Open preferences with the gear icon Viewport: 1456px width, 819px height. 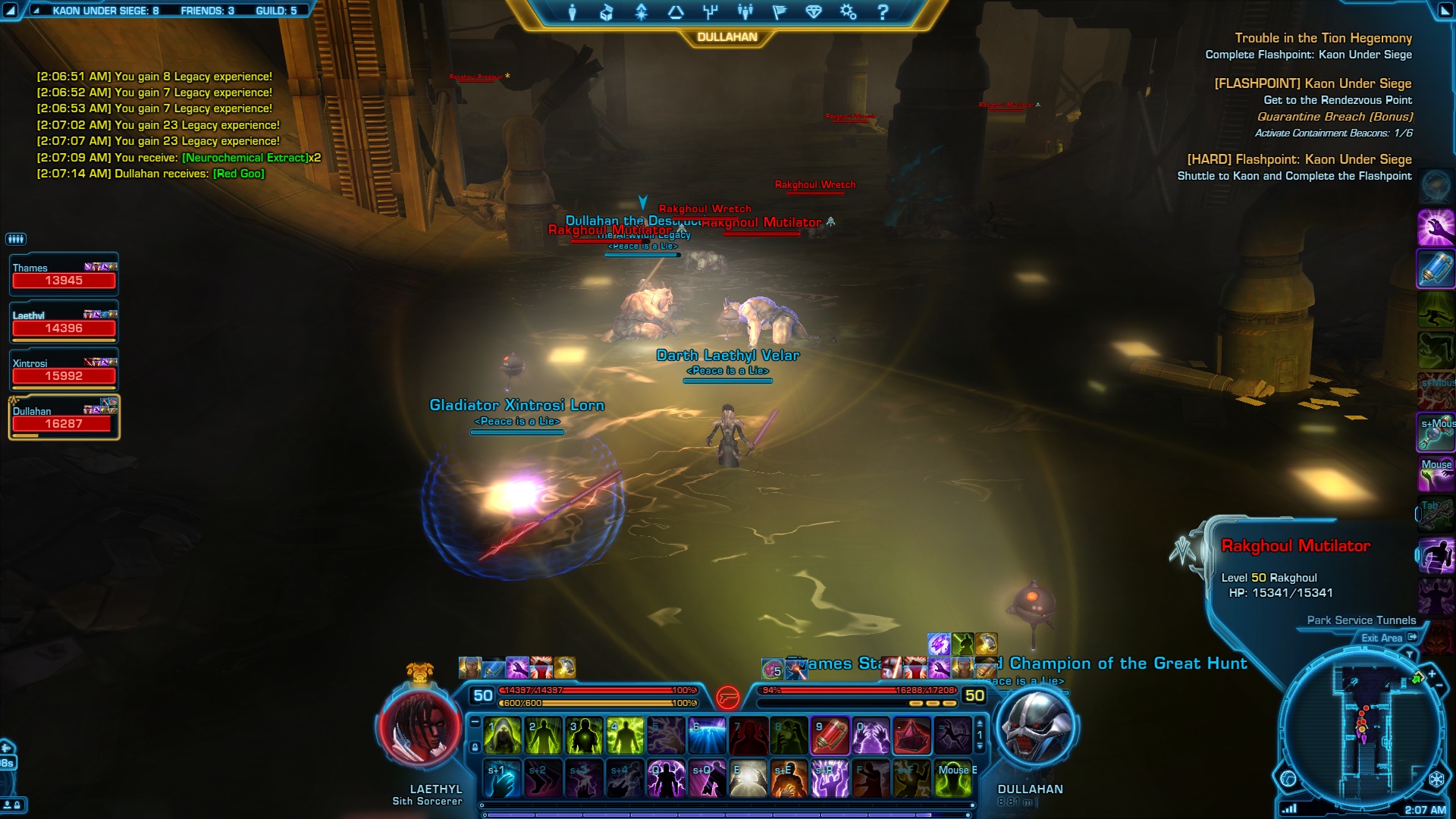[848, 12]
